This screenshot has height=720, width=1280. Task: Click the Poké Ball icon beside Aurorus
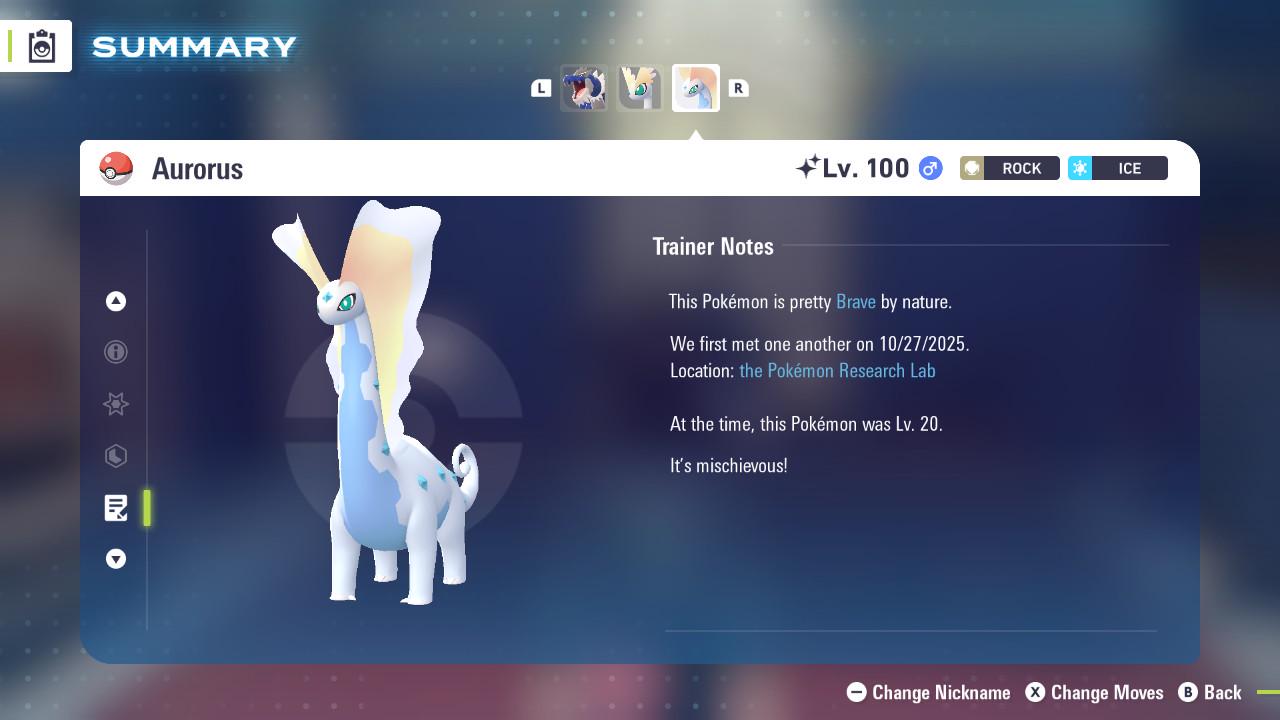pos(117,168)
